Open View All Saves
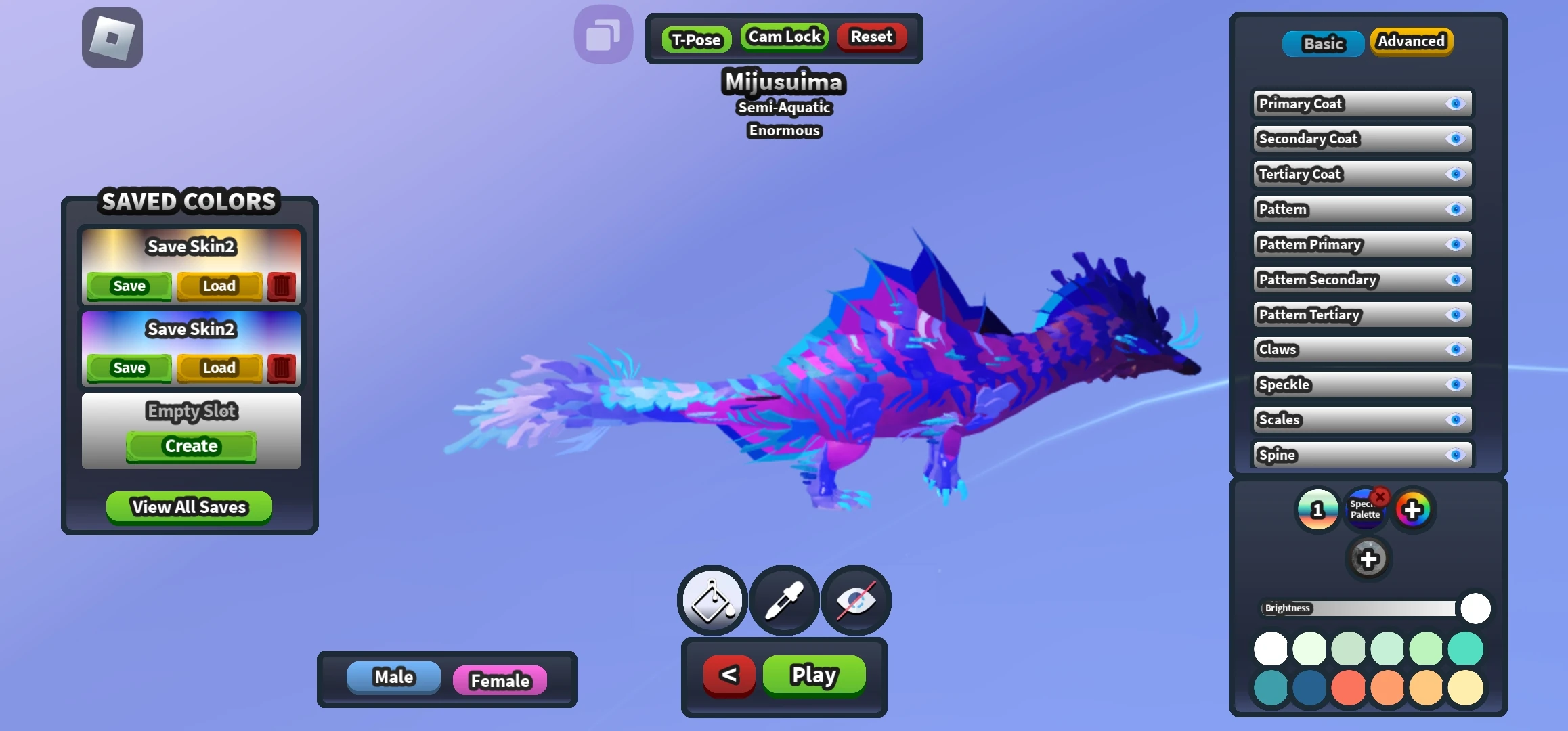 [x=188, y=507]
